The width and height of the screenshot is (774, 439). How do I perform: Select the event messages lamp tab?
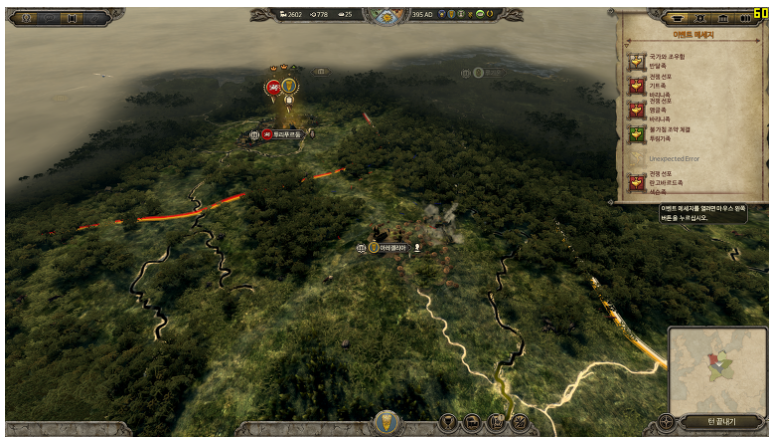click(680, 18)
